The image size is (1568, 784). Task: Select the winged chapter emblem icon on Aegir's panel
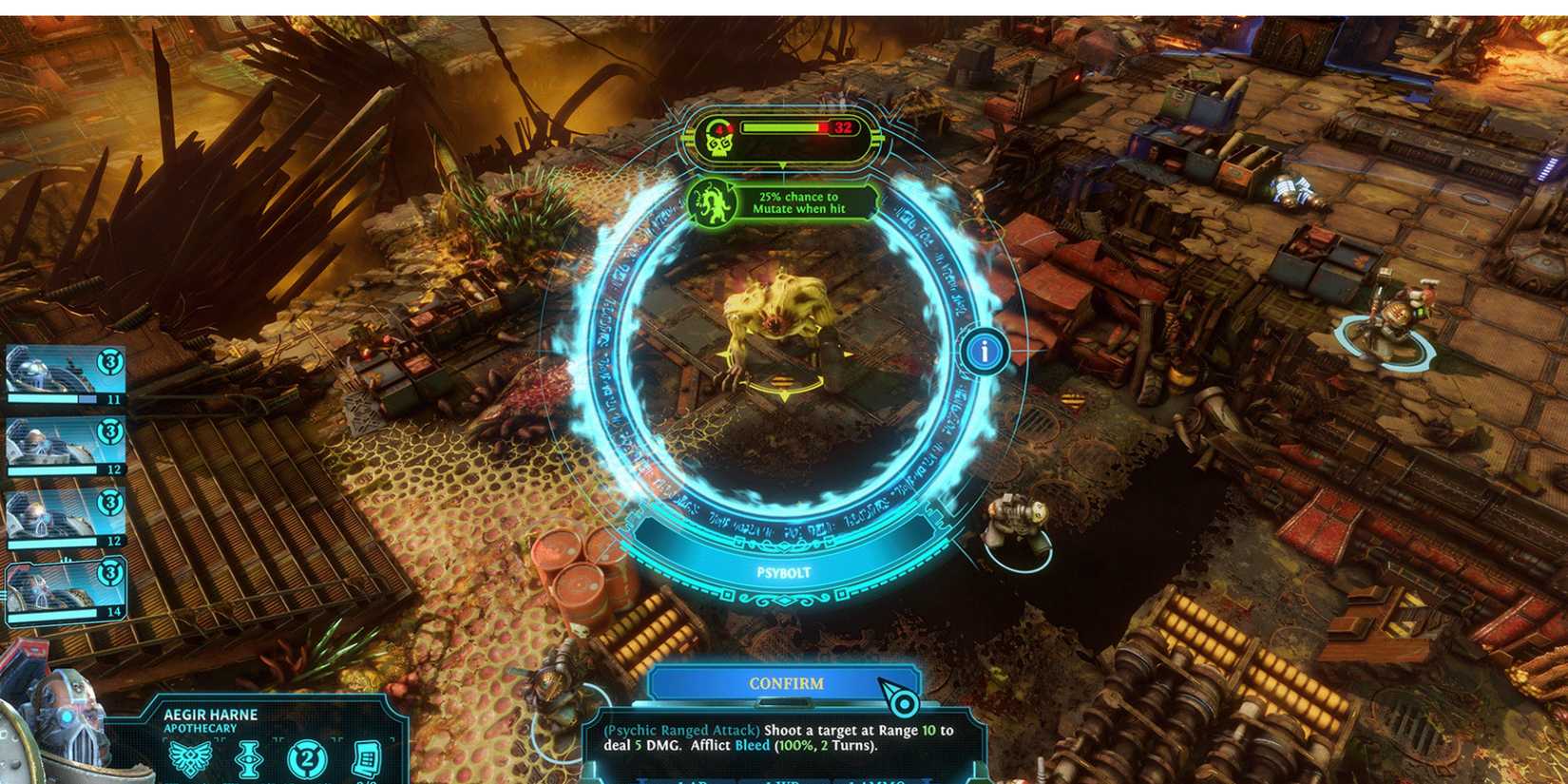[190, 760]
